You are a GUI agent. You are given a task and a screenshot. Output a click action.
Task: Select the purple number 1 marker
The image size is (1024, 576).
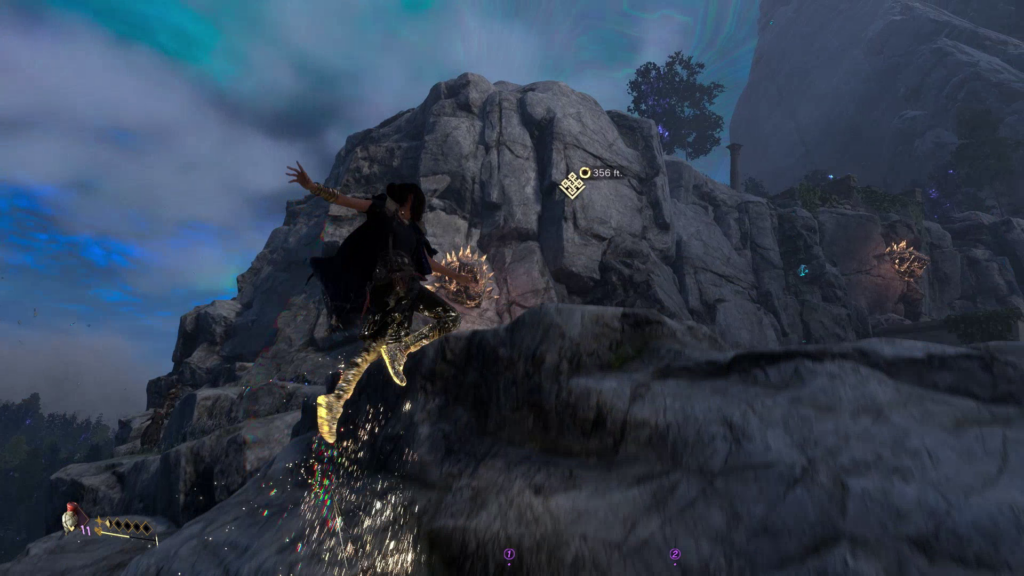point(509,554)
